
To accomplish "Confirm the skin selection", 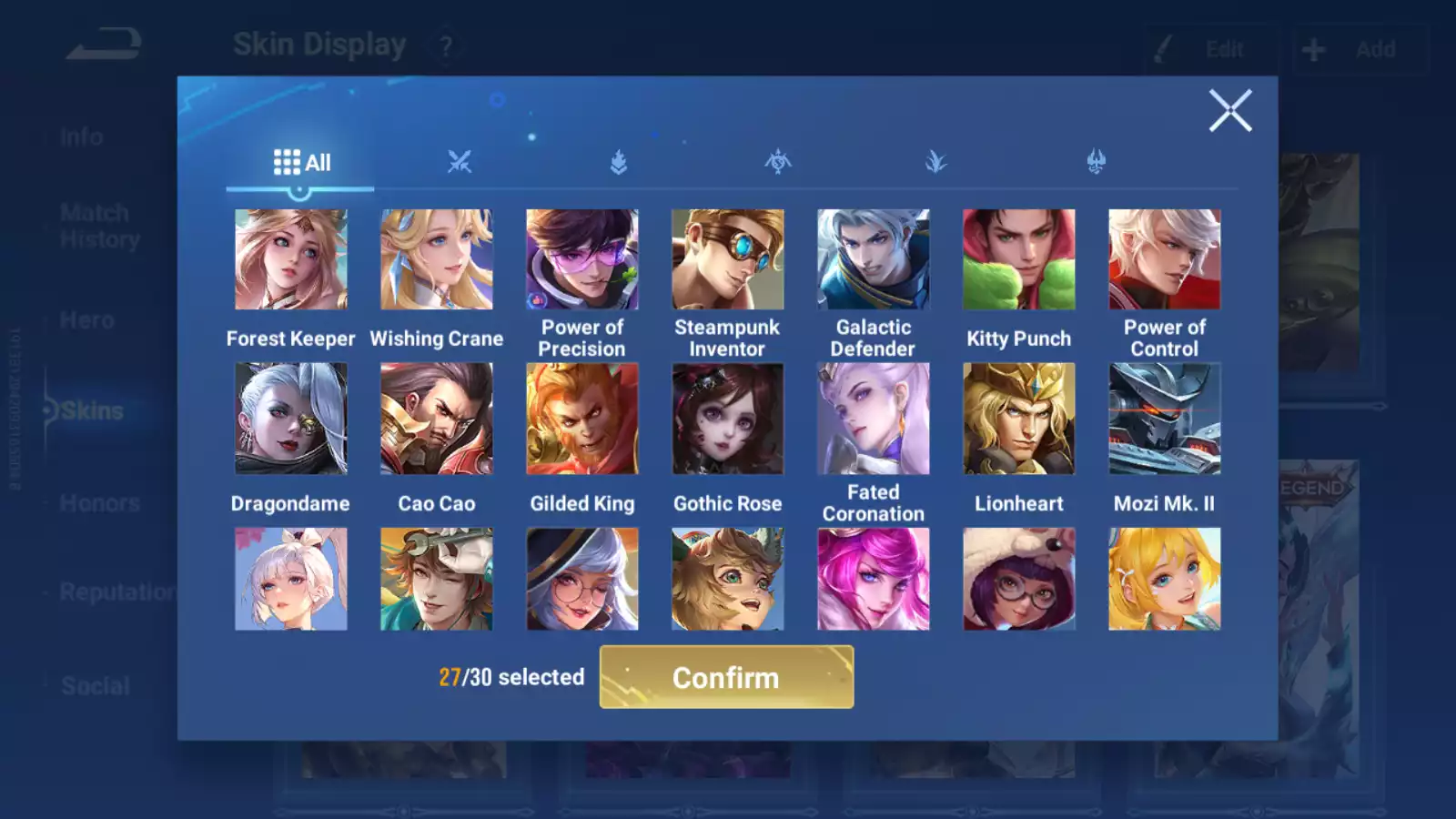I will point(726,677).
